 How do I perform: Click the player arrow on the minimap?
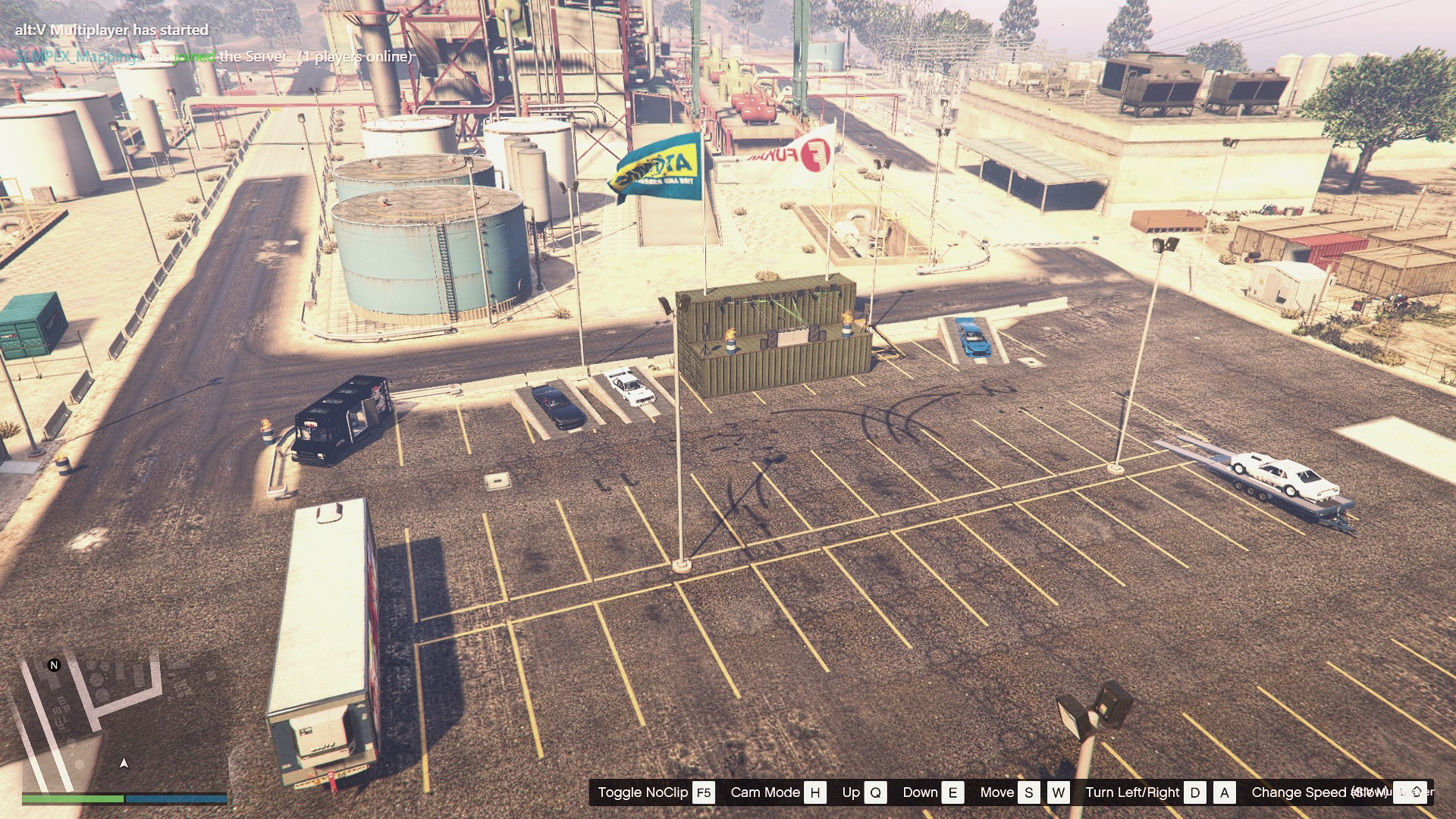point(124,763)
